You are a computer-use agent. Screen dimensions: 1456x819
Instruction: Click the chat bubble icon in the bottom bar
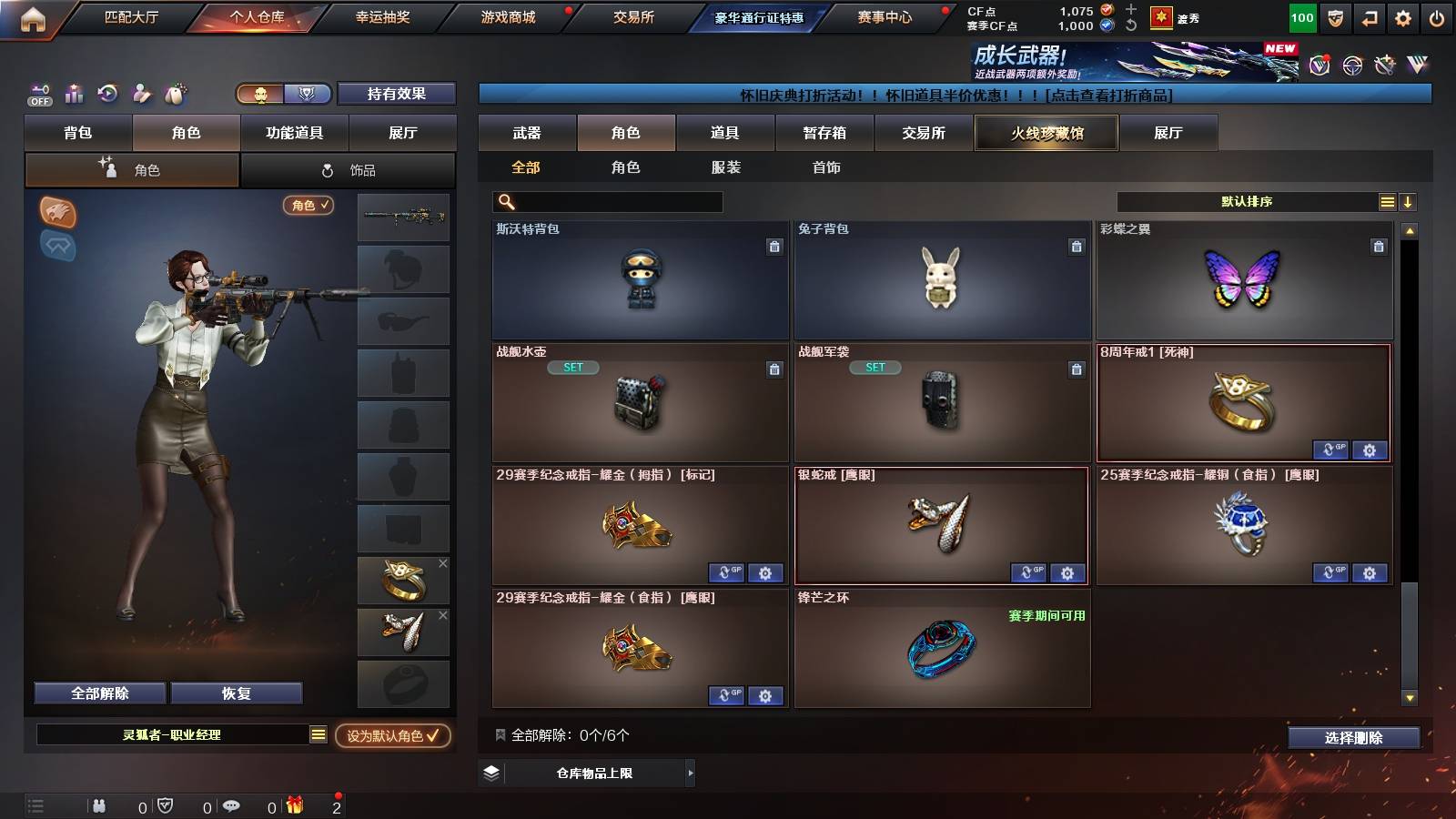click(x=232, y=805)
